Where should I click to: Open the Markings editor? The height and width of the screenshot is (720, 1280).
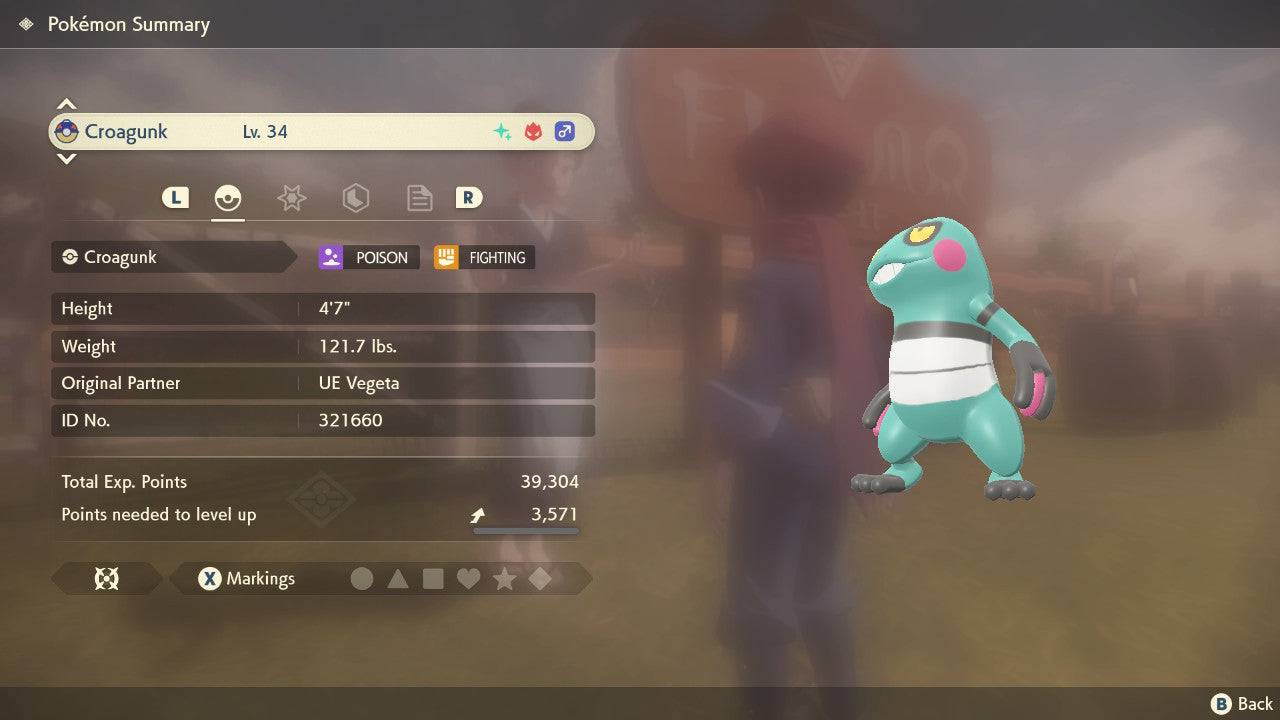(246, 578)
